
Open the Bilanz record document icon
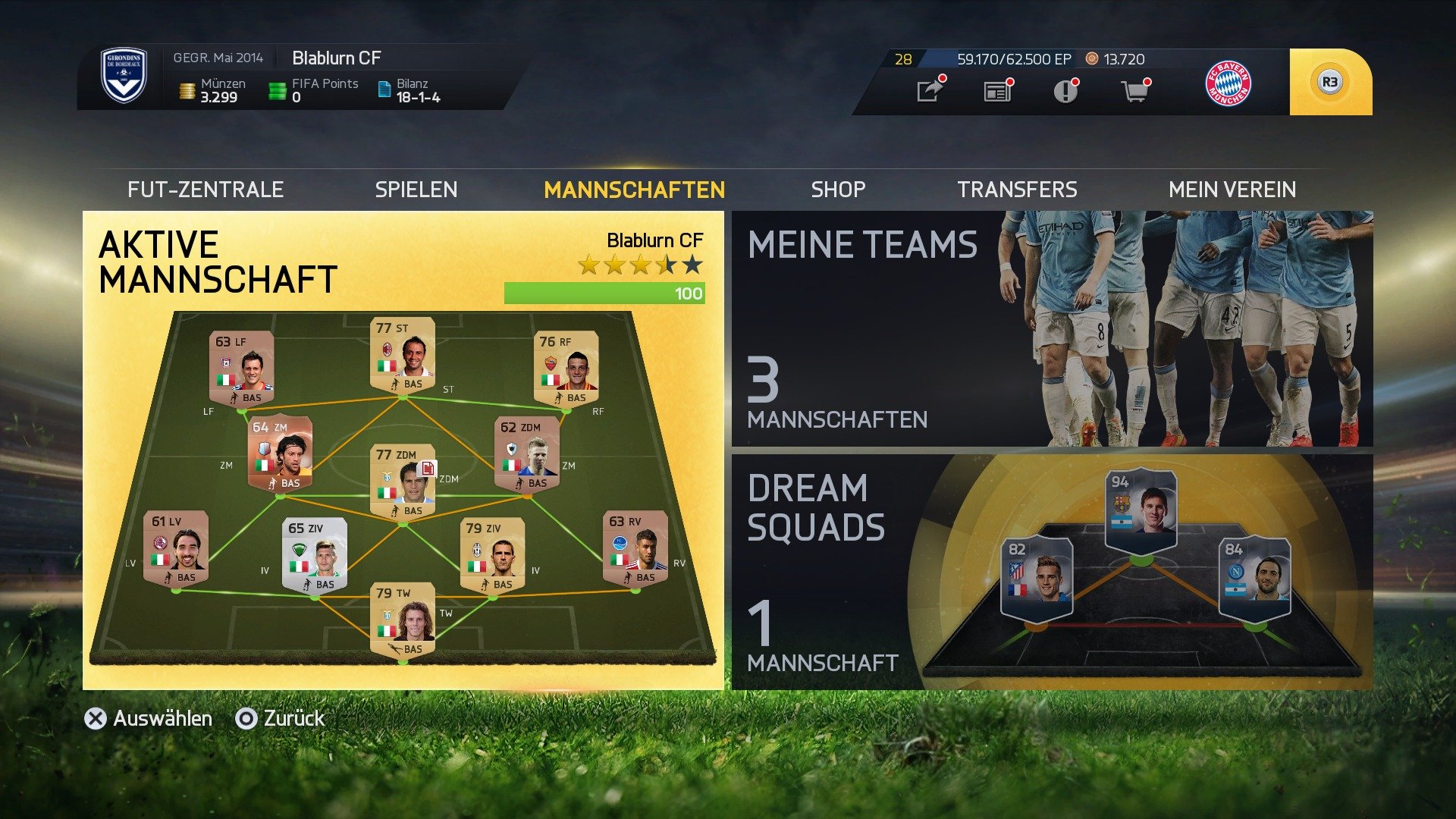click(381, 89)
